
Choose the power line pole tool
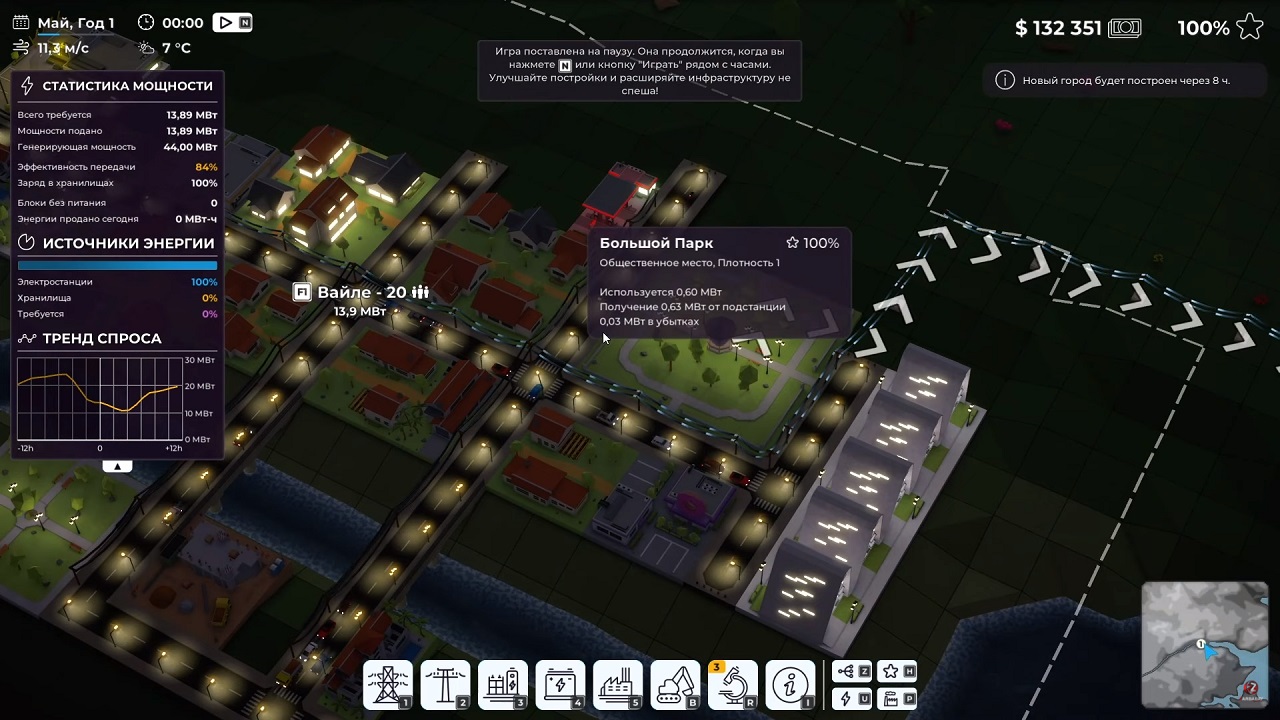[445, 686]
